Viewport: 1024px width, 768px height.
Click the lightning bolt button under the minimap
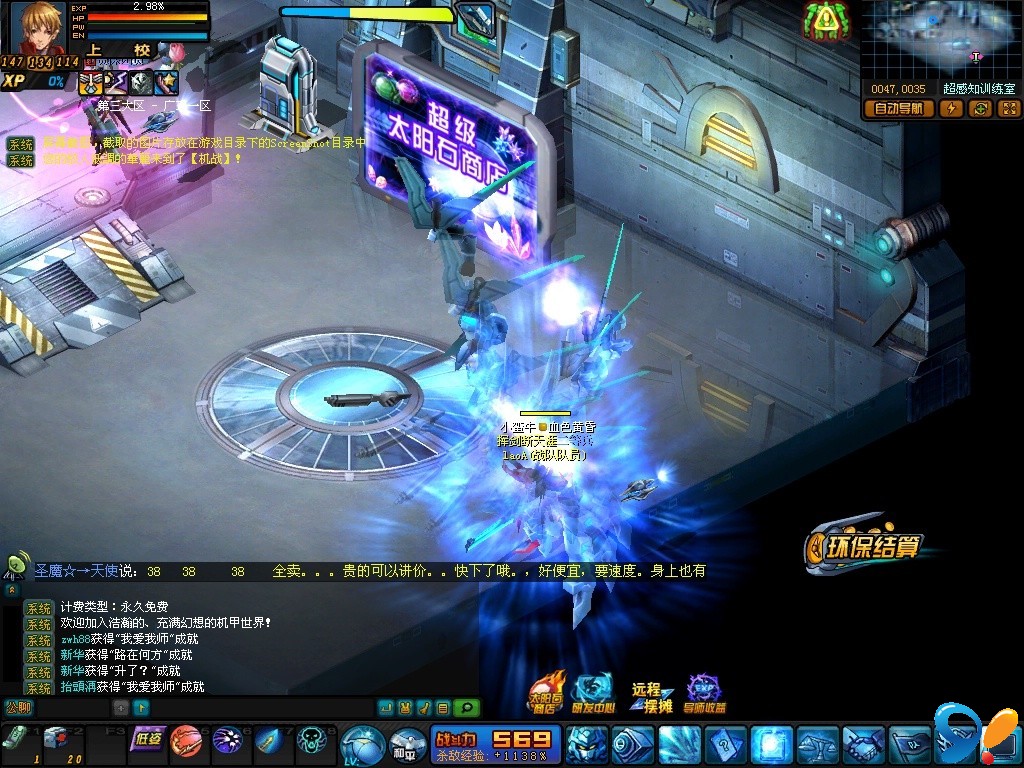point(951,109)
